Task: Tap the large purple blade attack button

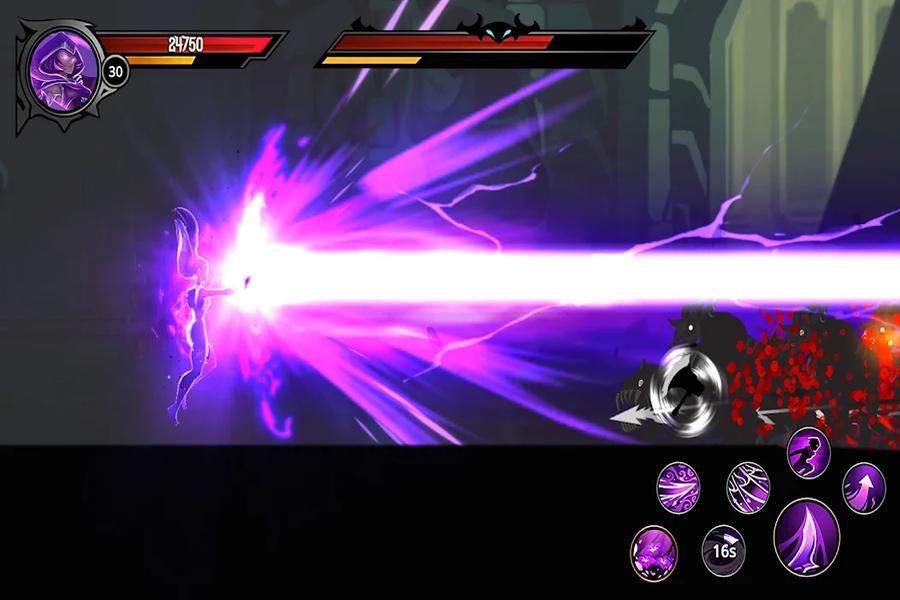Action: click(x=806, y=537)
